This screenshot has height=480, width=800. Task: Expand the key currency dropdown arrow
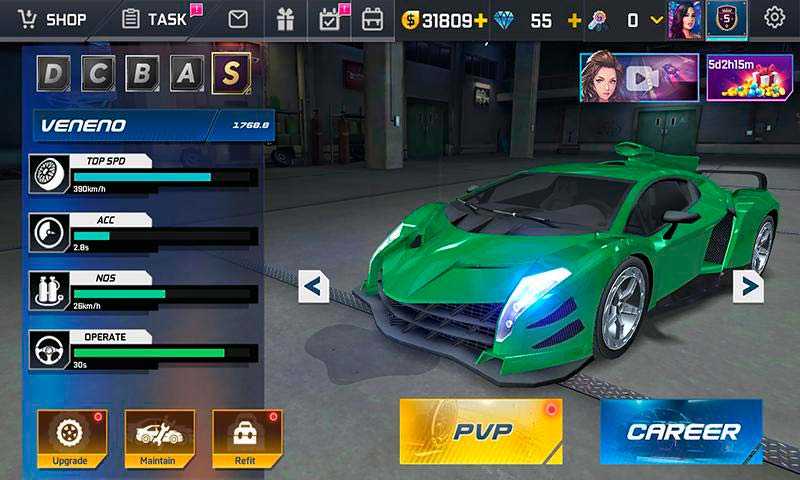[x=657, y=20]
